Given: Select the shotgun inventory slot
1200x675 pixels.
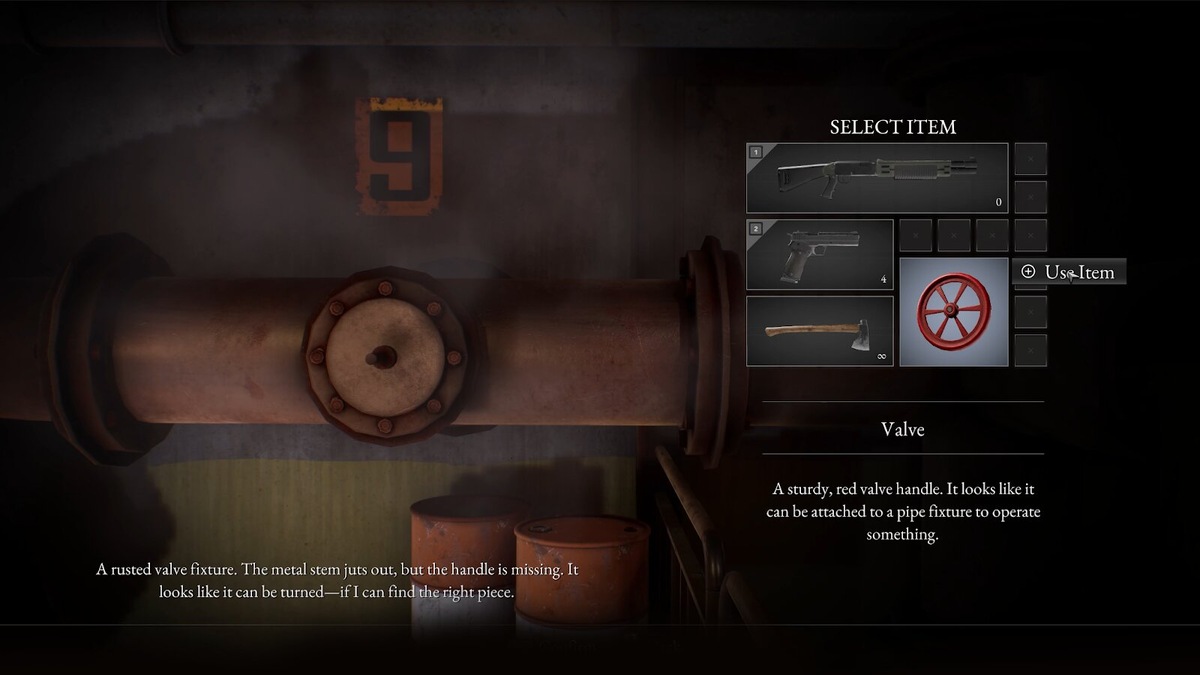Looking at the screenshot, I should 877,178.
